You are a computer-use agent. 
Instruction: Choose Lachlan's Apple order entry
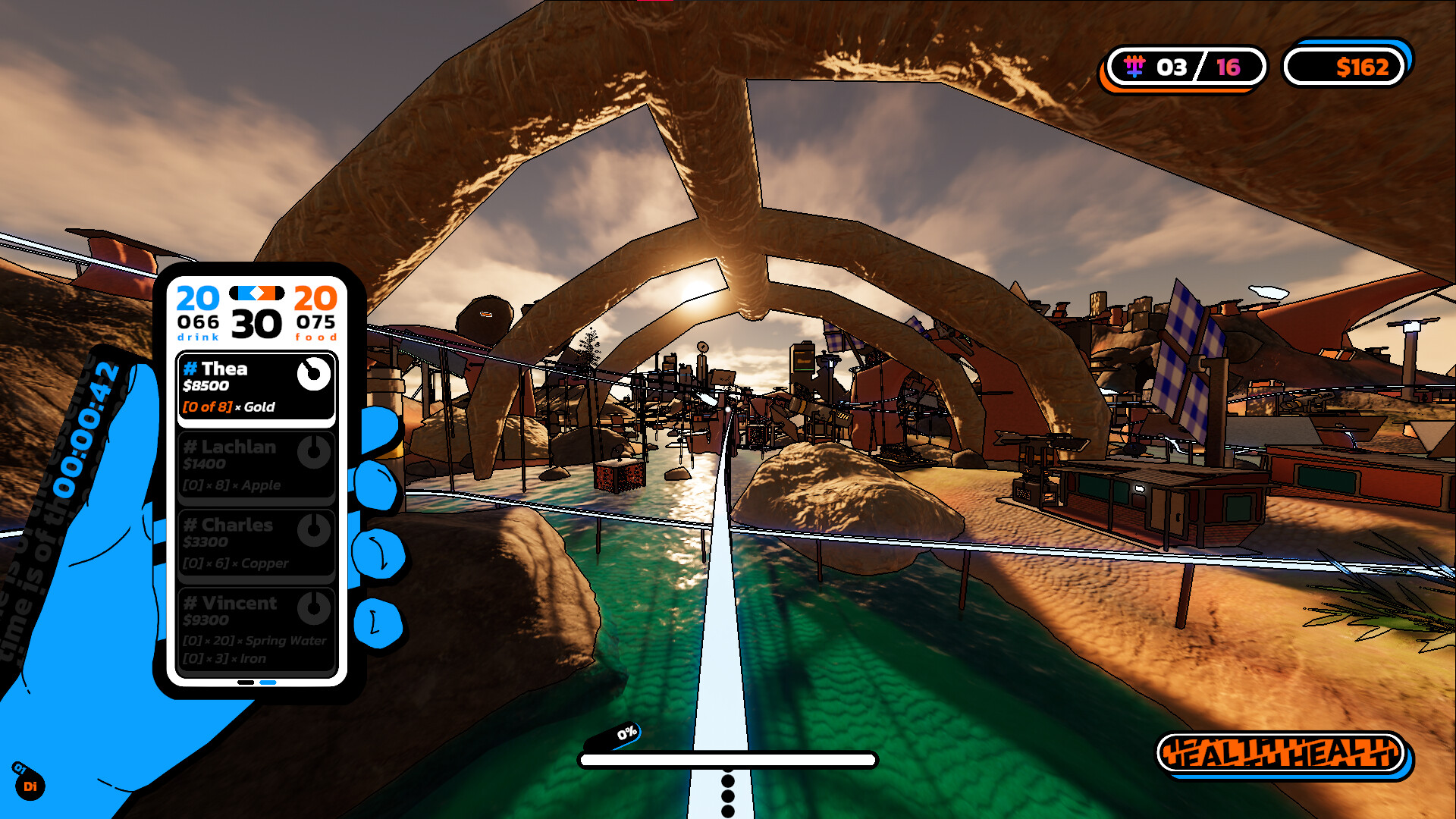coord(256,466)
